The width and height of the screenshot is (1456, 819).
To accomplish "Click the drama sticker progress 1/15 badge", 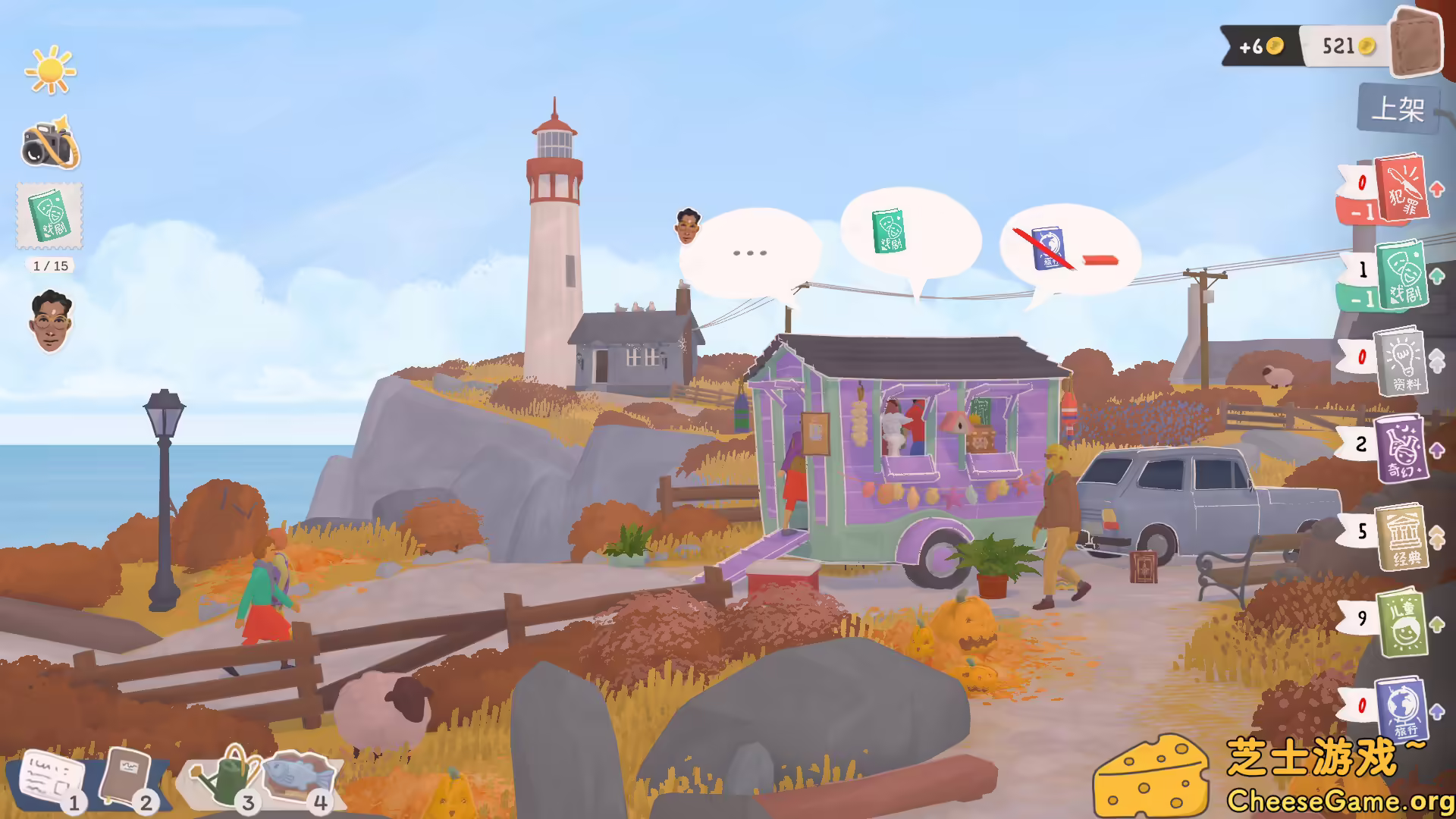I will [x=49, y=265].
